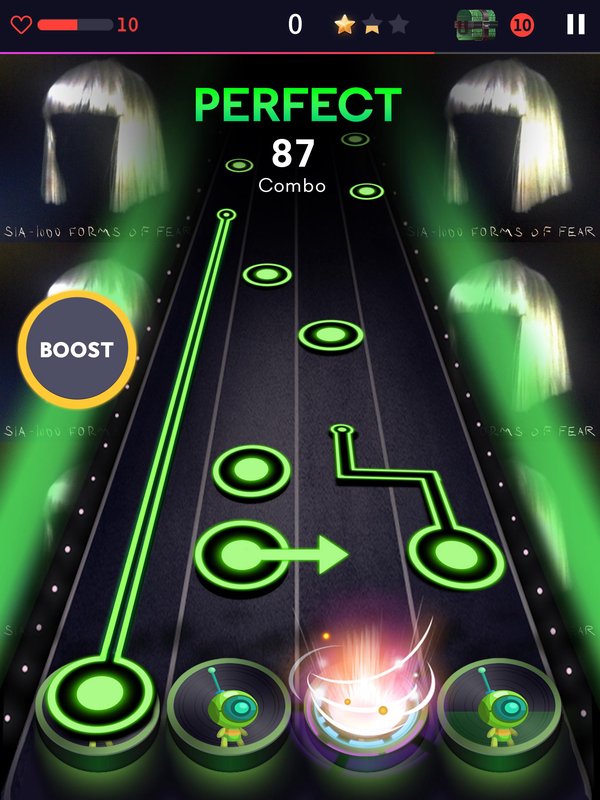Open the treasure chest icon
The image size is (600, 800).
476,25
